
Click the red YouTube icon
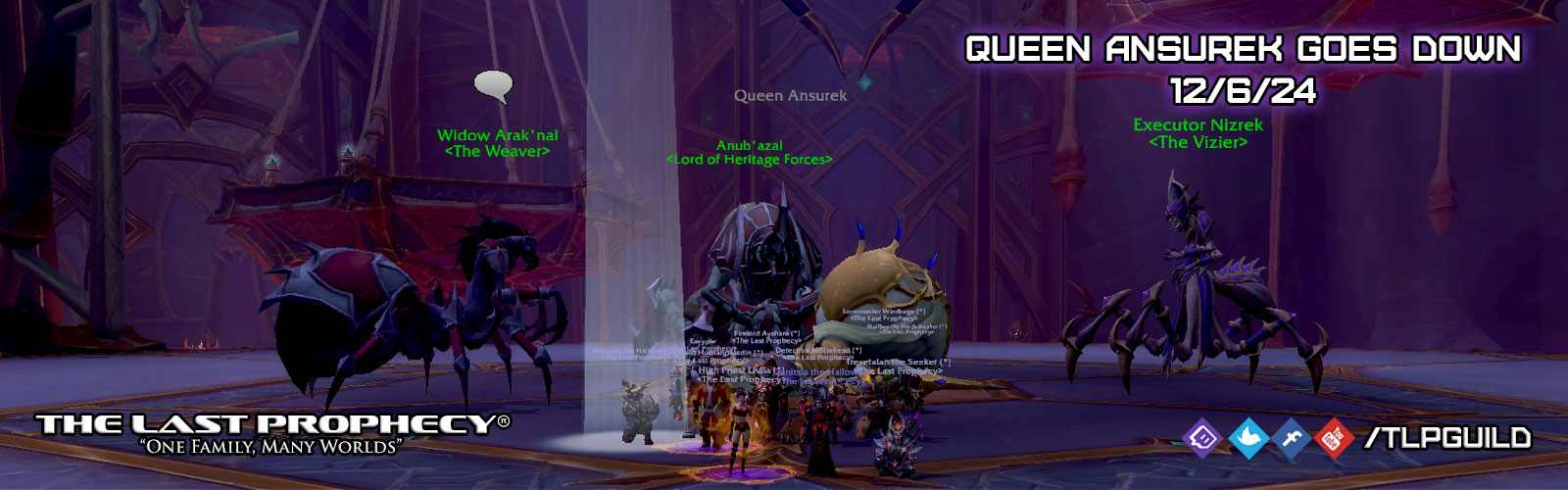[x=1333, y=438]
